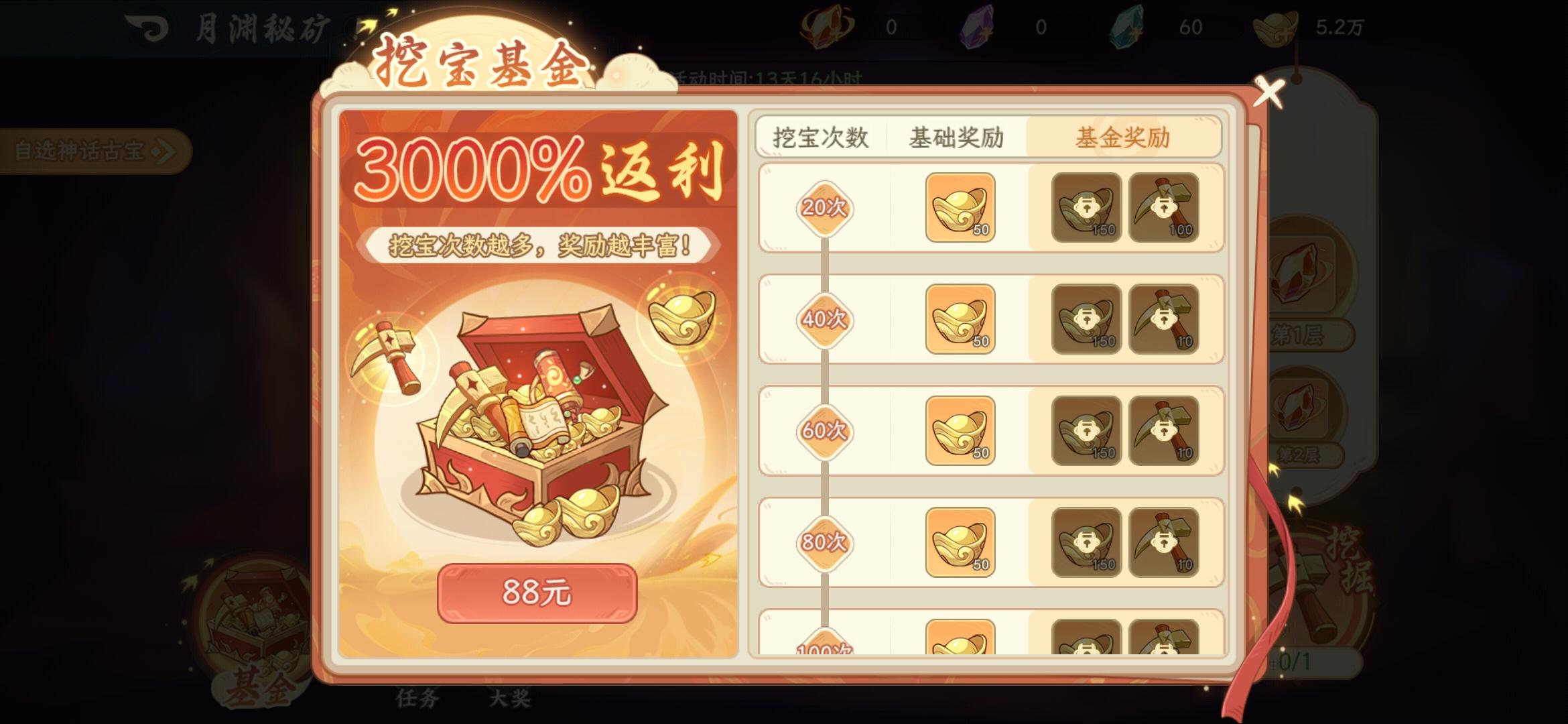Select the 基金奖励 tab header

point(1123,136)
